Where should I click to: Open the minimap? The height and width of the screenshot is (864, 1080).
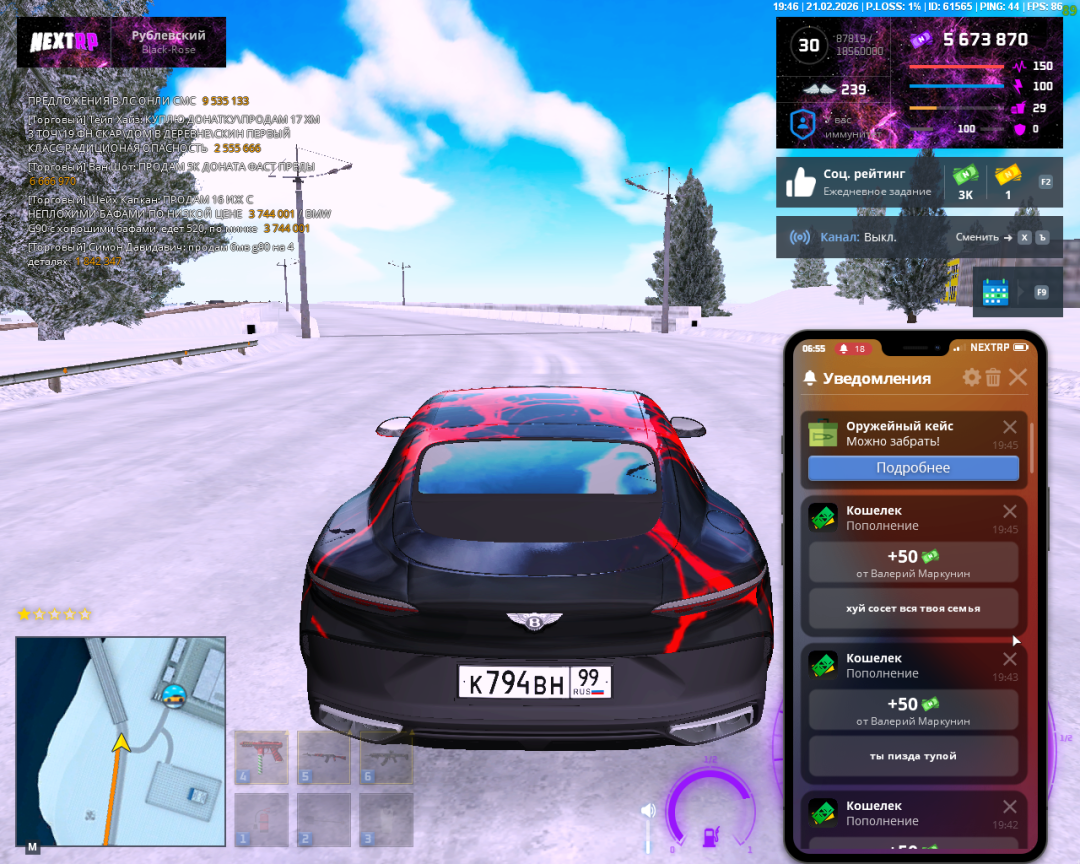click(x=120, y=739)
